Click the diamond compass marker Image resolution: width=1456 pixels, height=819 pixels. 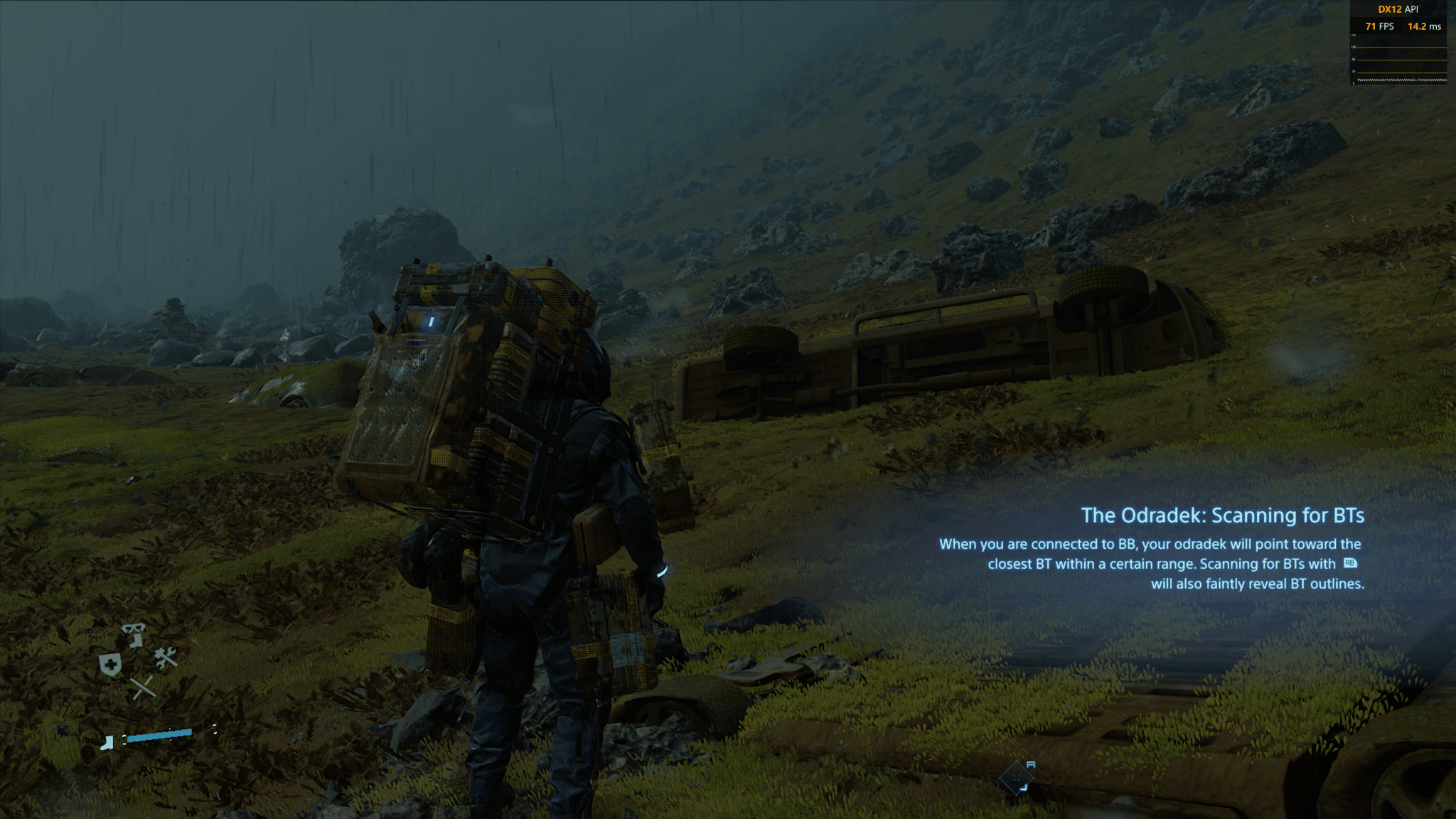(1016, 778)
